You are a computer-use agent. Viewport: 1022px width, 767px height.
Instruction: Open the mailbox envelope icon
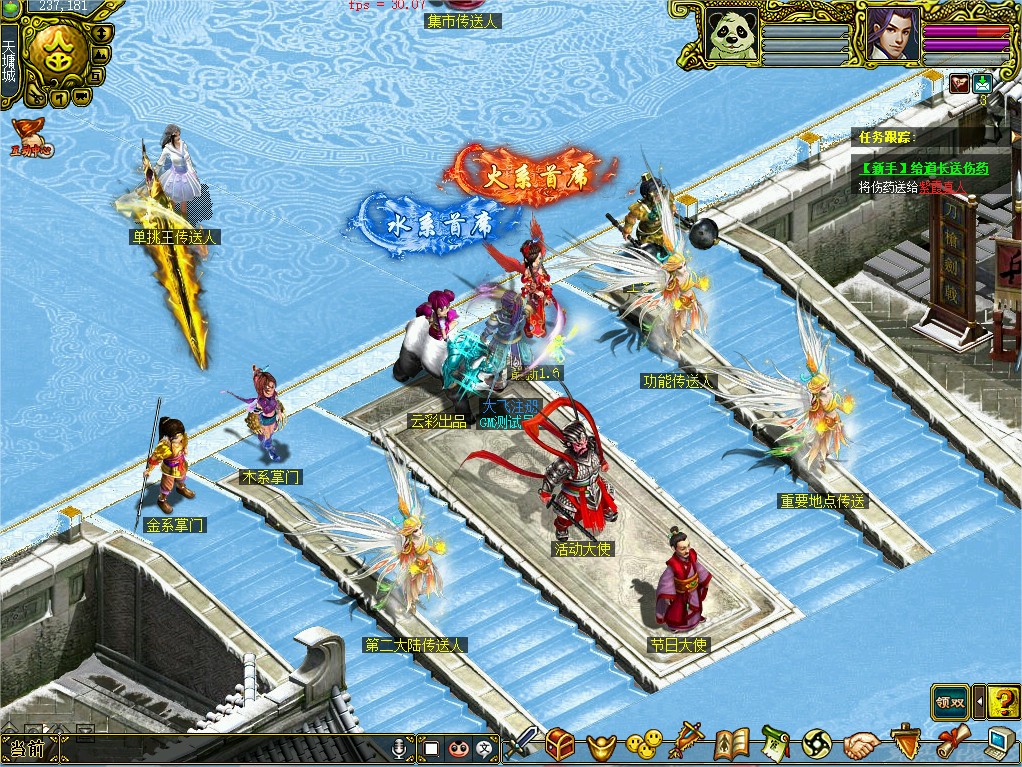982,84
